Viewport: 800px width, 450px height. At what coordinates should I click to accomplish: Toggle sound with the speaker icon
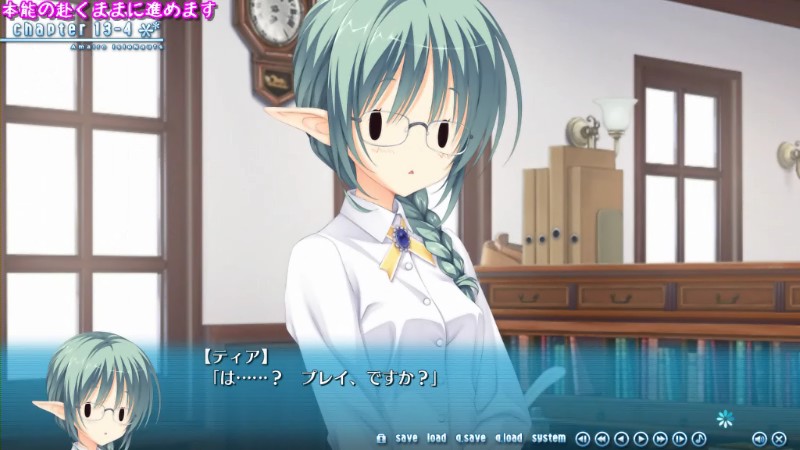[x=758, y=438]
